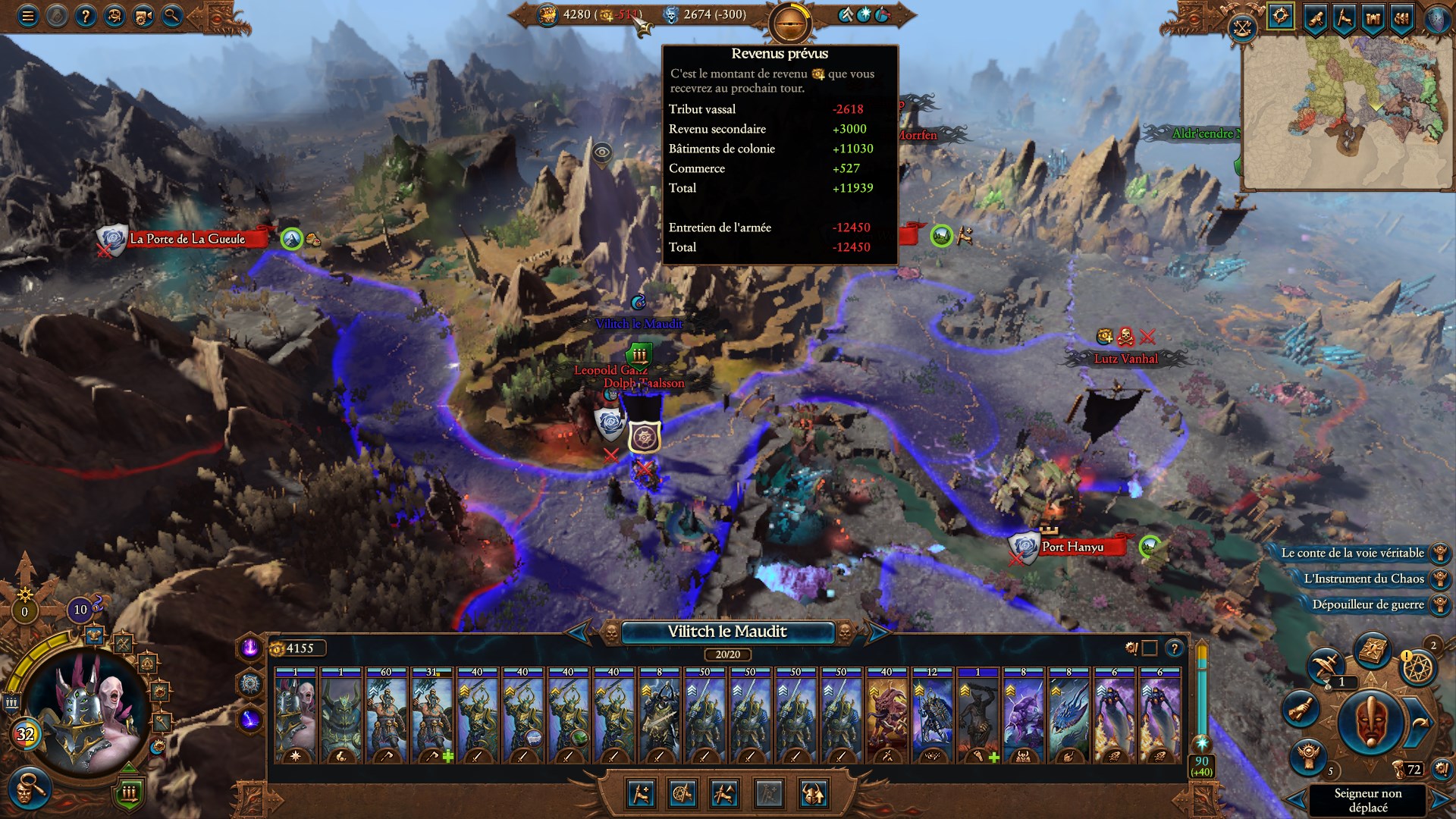Image resolution: width=1456 pixels, height=819 pixels.
Task: Click the chaos wheel recruitment icon in army panel
Action: (x=682, y=794)
